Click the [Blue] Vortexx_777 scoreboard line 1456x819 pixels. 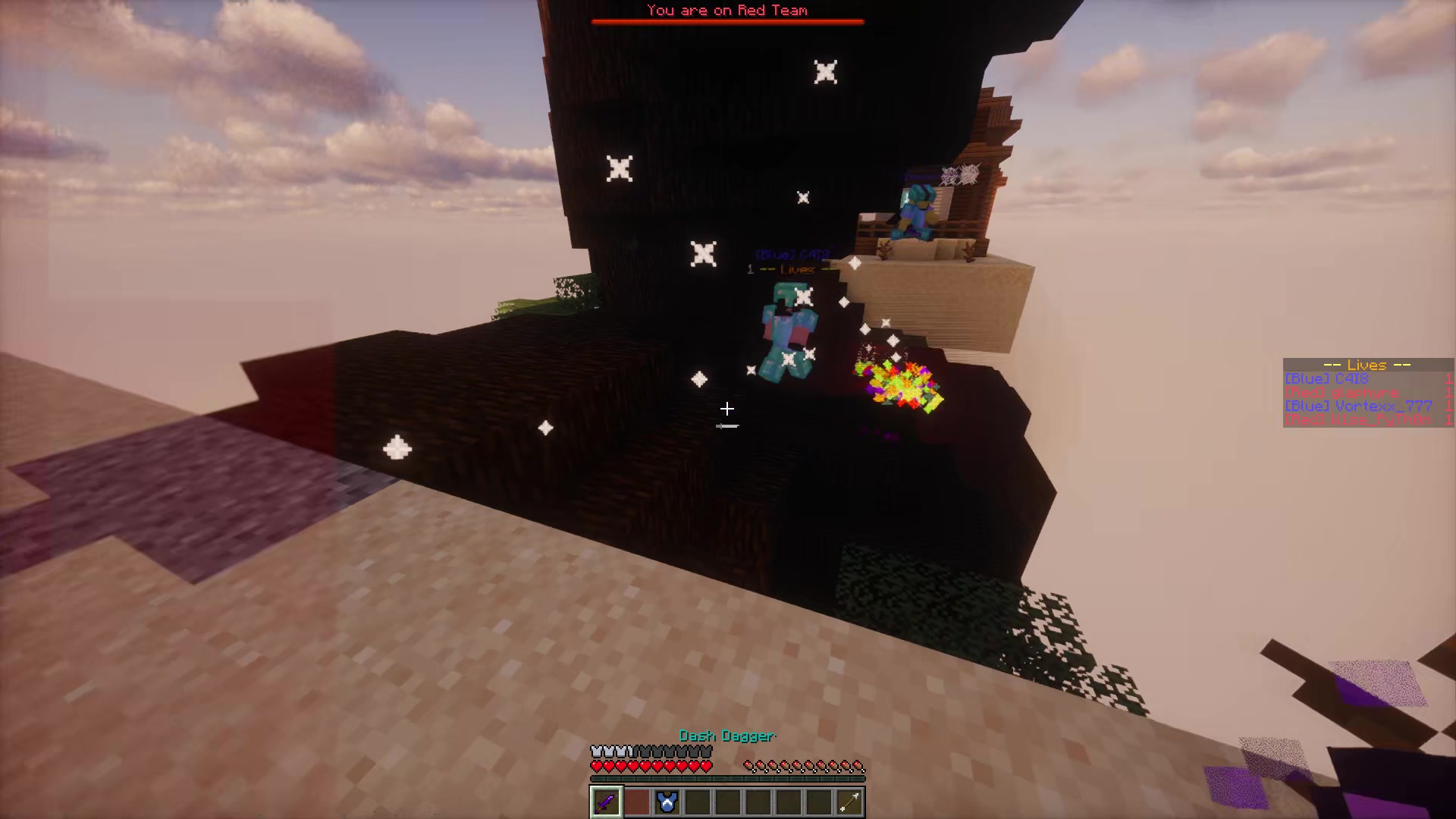pyautogui.click(x=1357, y=406)
